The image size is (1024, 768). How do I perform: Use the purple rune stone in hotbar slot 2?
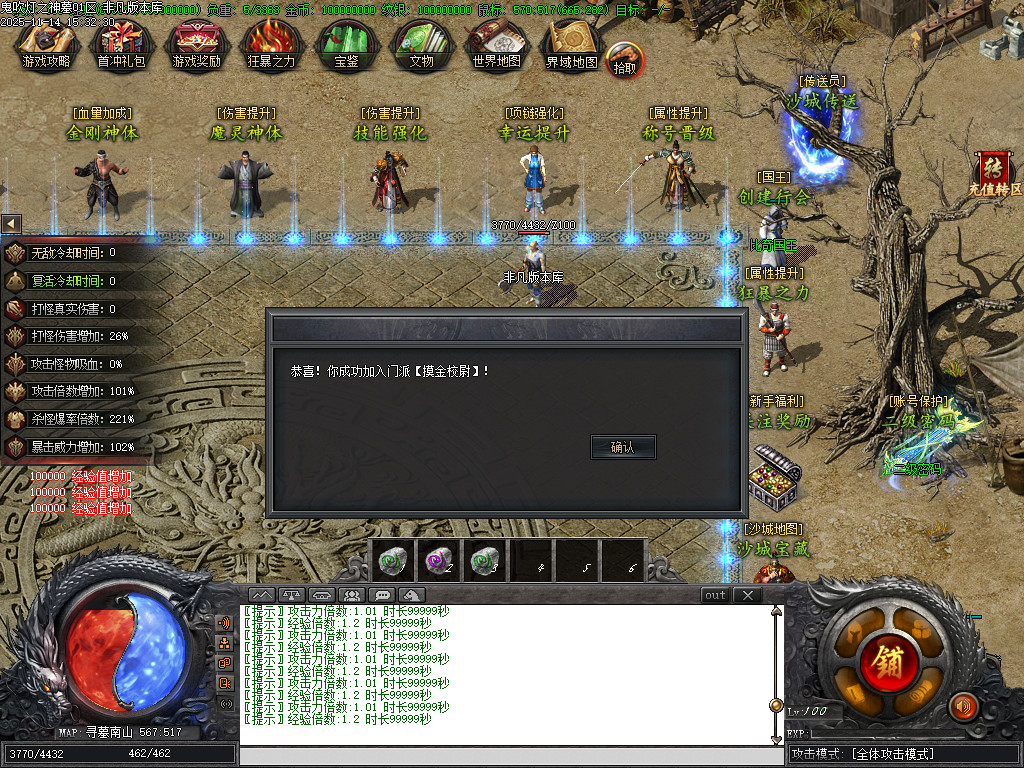coord(437,561)
